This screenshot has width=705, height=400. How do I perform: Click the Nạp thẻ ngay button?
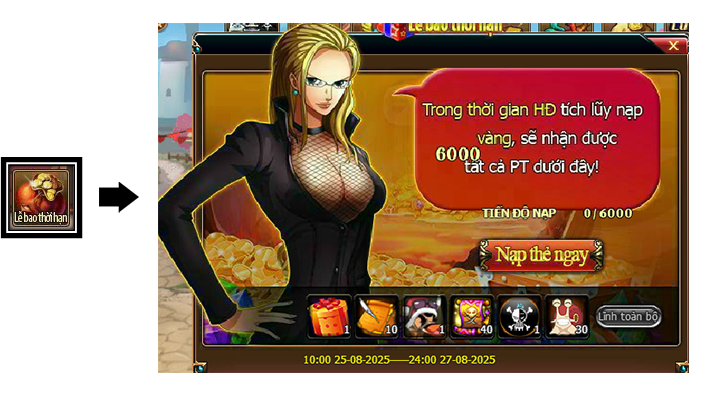[x=541, y=255]
